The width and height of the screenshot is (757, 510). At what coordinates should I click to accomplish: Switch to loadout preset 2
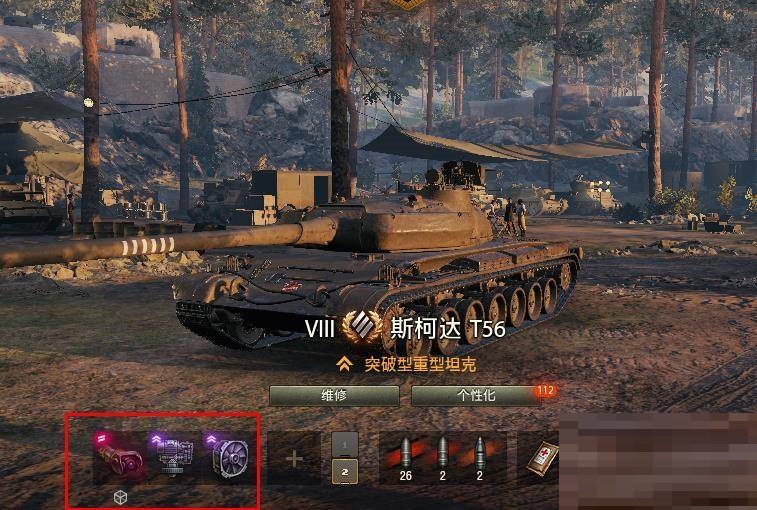click(344, 471)
